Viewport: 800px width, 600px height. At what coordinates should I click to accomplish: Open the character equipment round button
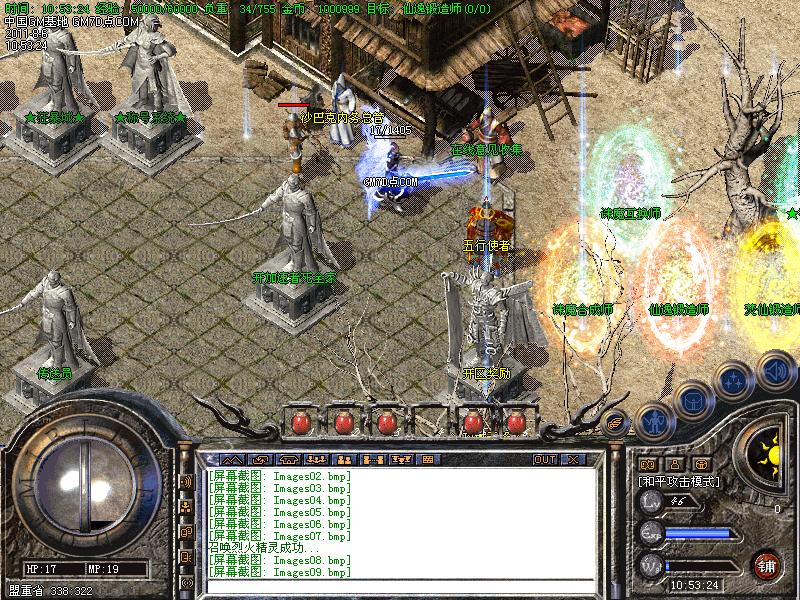click(x=652, y=419)
